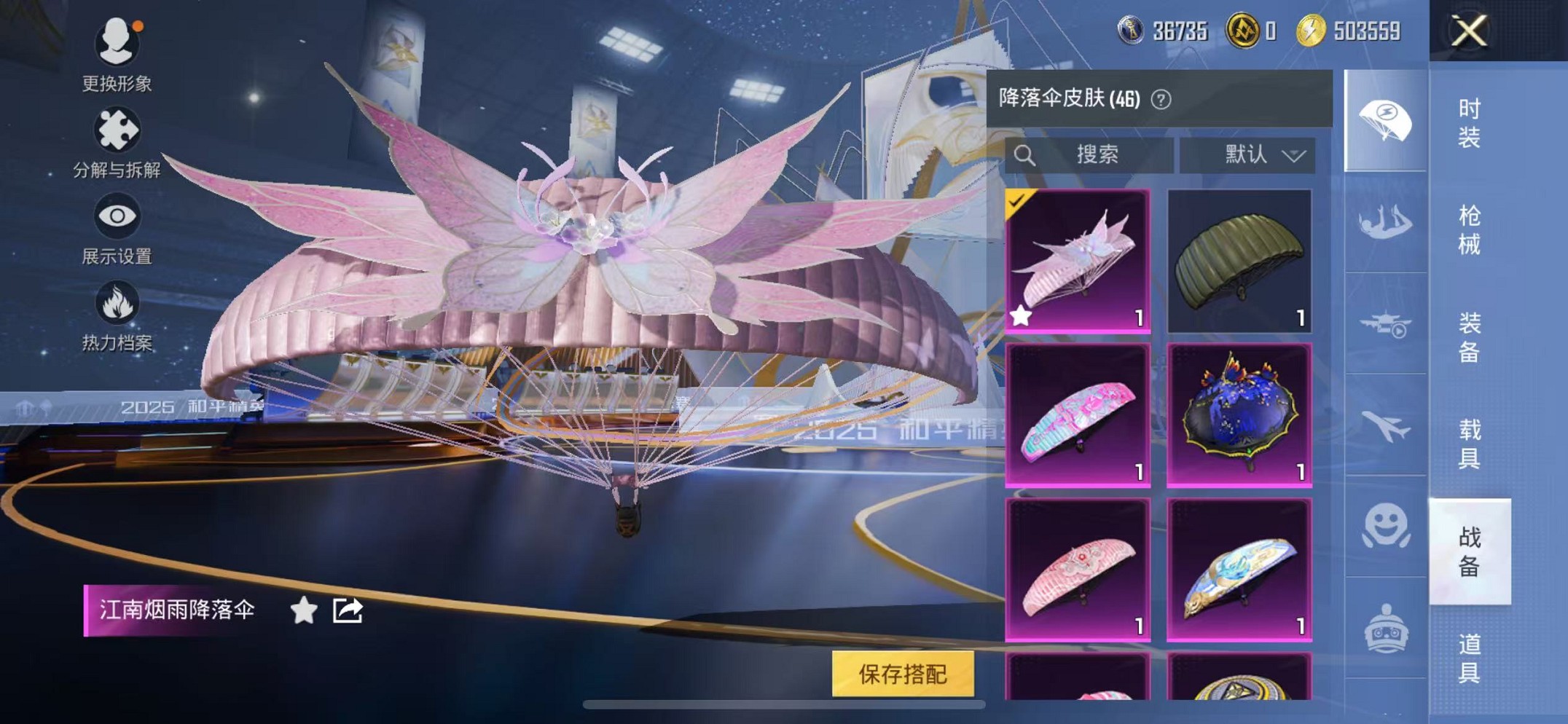Click the 搜索 search input field

(1093, 154)
